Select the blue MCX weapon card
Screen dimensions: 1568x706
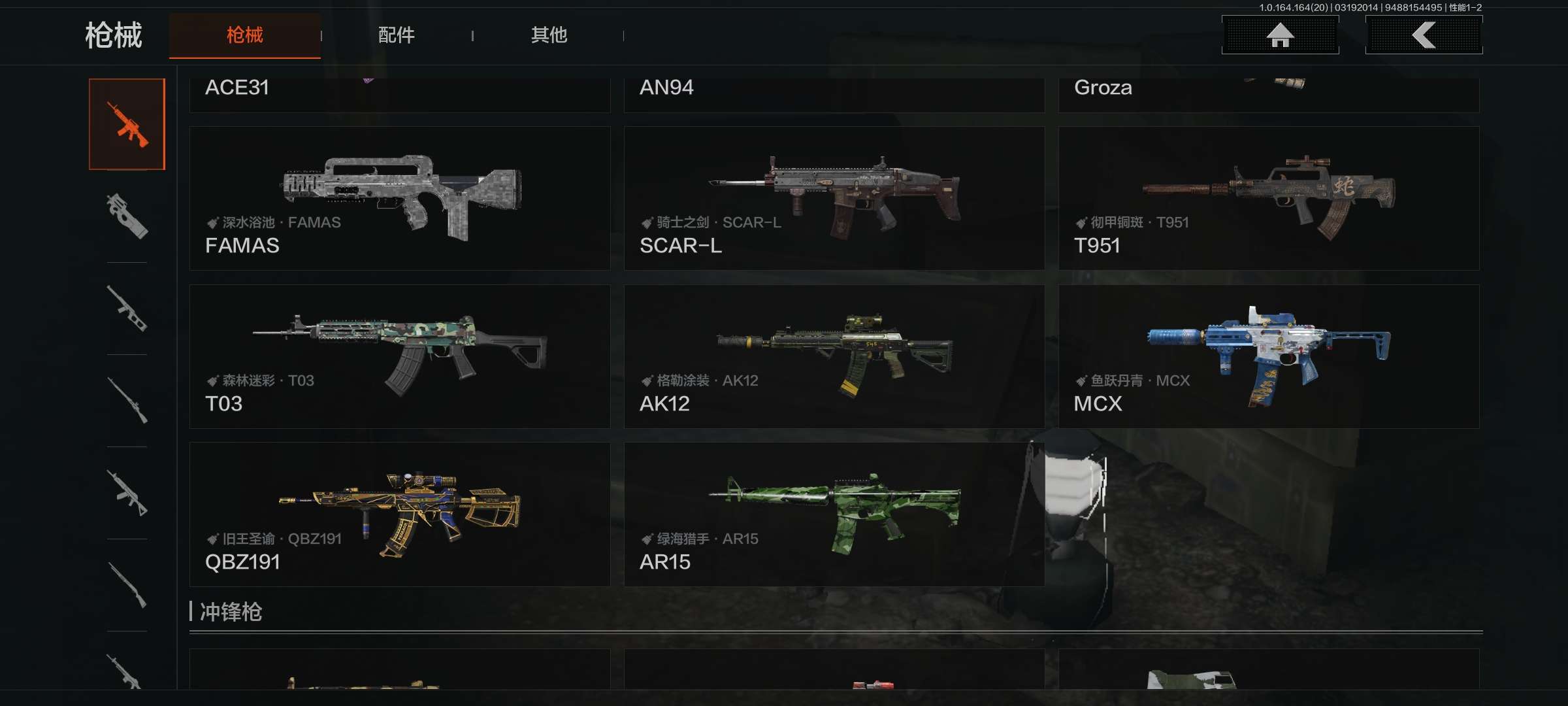tap(1268, 356)
